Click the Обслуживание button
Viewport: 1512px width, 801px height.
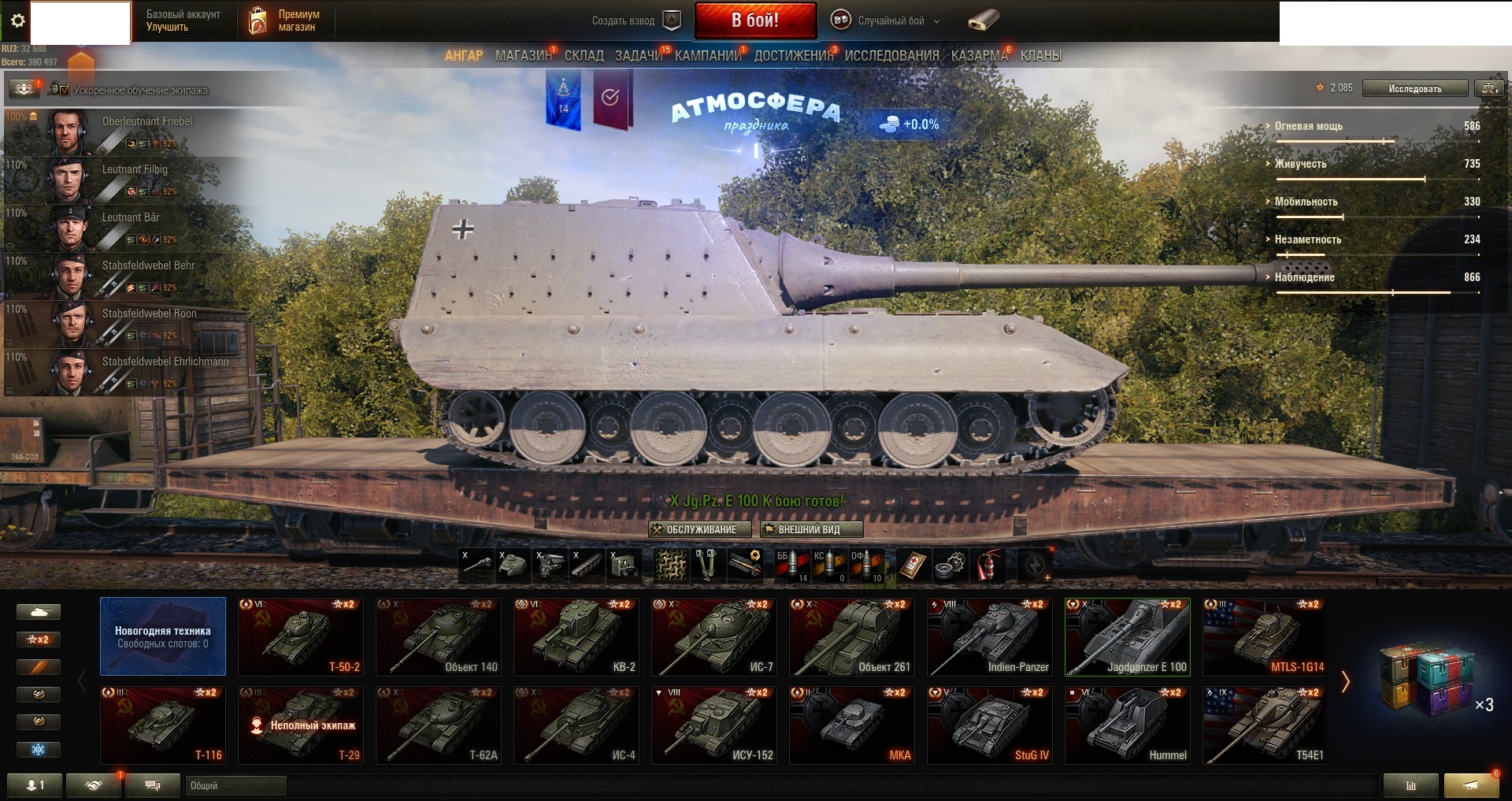(x=695, y=529)
